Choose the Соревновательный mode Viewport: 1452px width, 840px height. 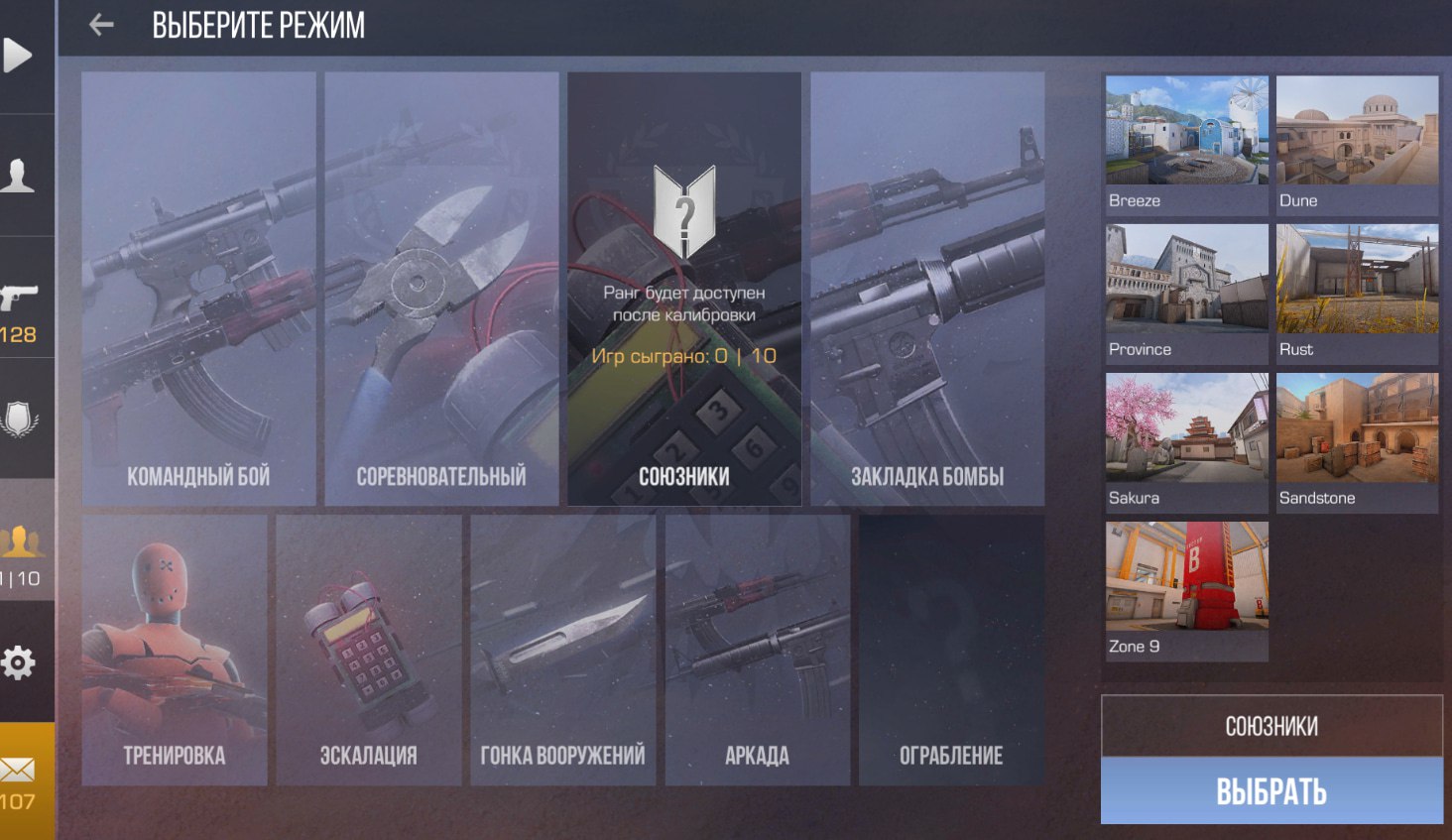pyautogui.click(x=441, y=289)
